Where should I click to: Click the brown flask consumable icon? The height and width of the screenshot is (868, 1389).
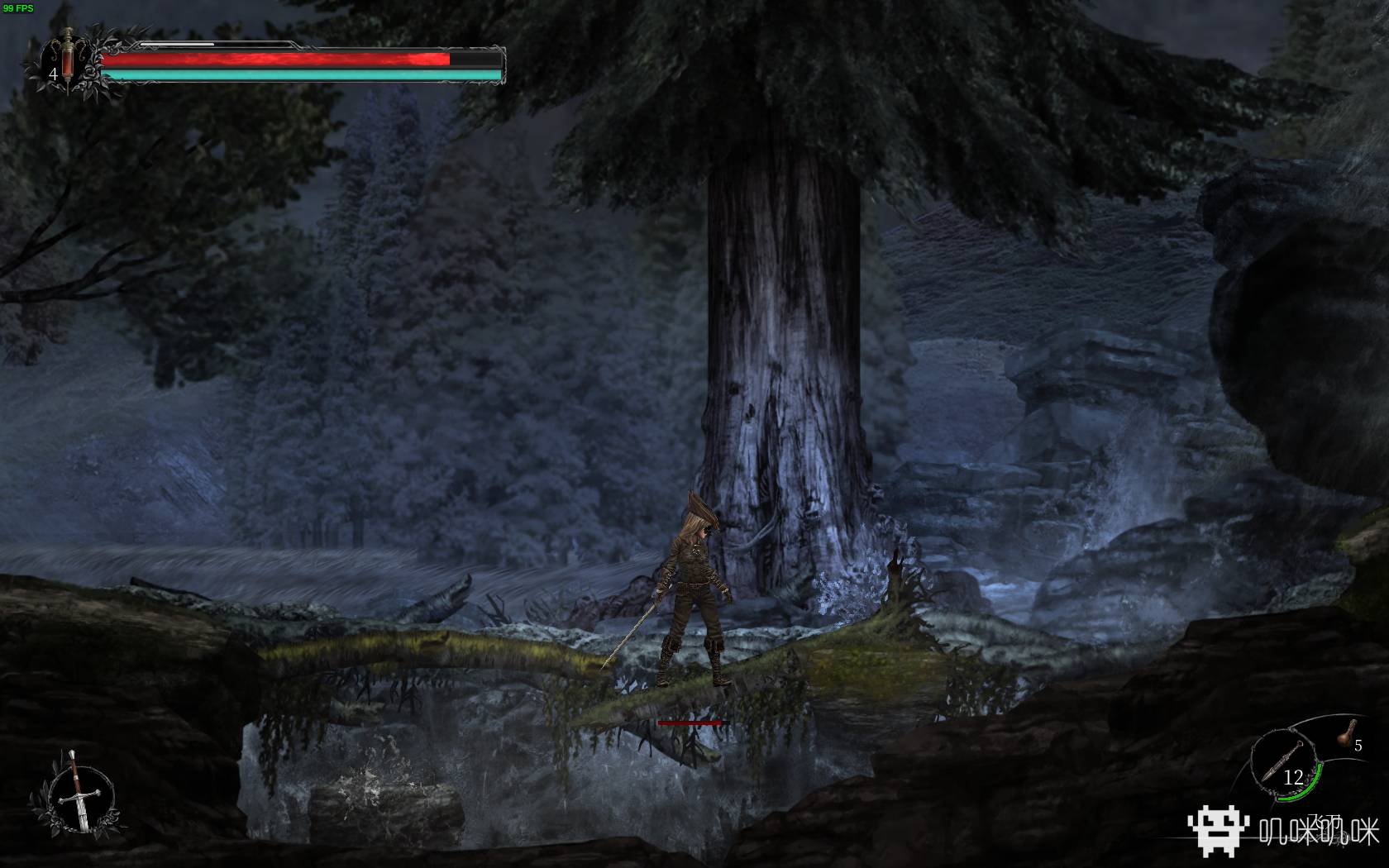(x=1346, y=732)
